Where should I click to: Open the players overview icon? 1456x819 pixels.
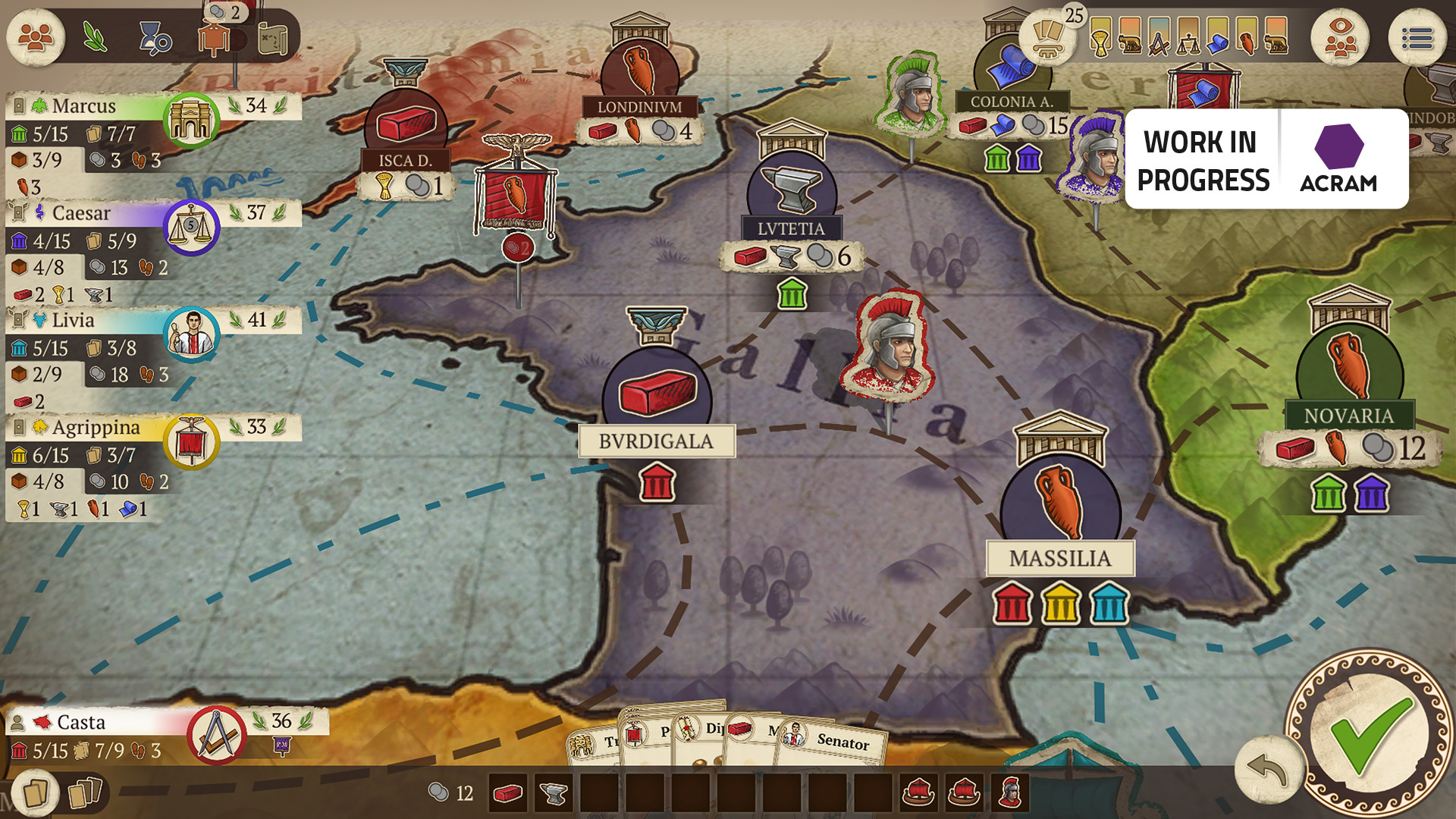coord(36,37)
